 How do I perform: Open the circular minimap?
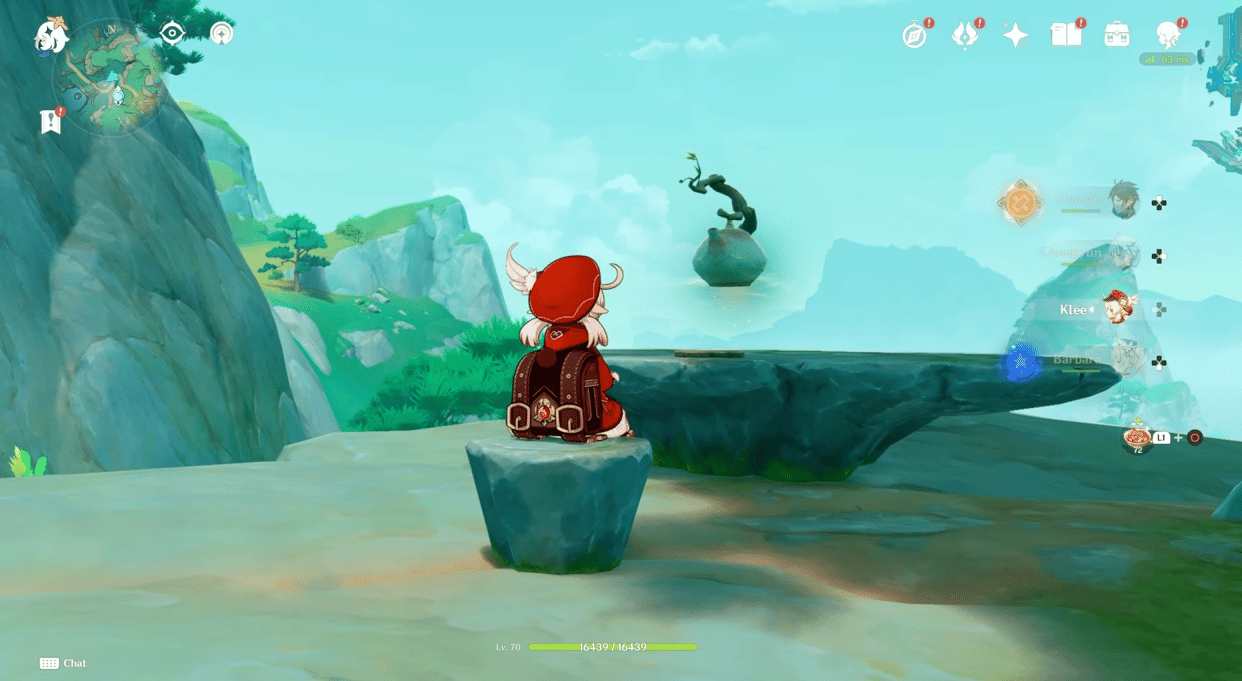[108, 76]
